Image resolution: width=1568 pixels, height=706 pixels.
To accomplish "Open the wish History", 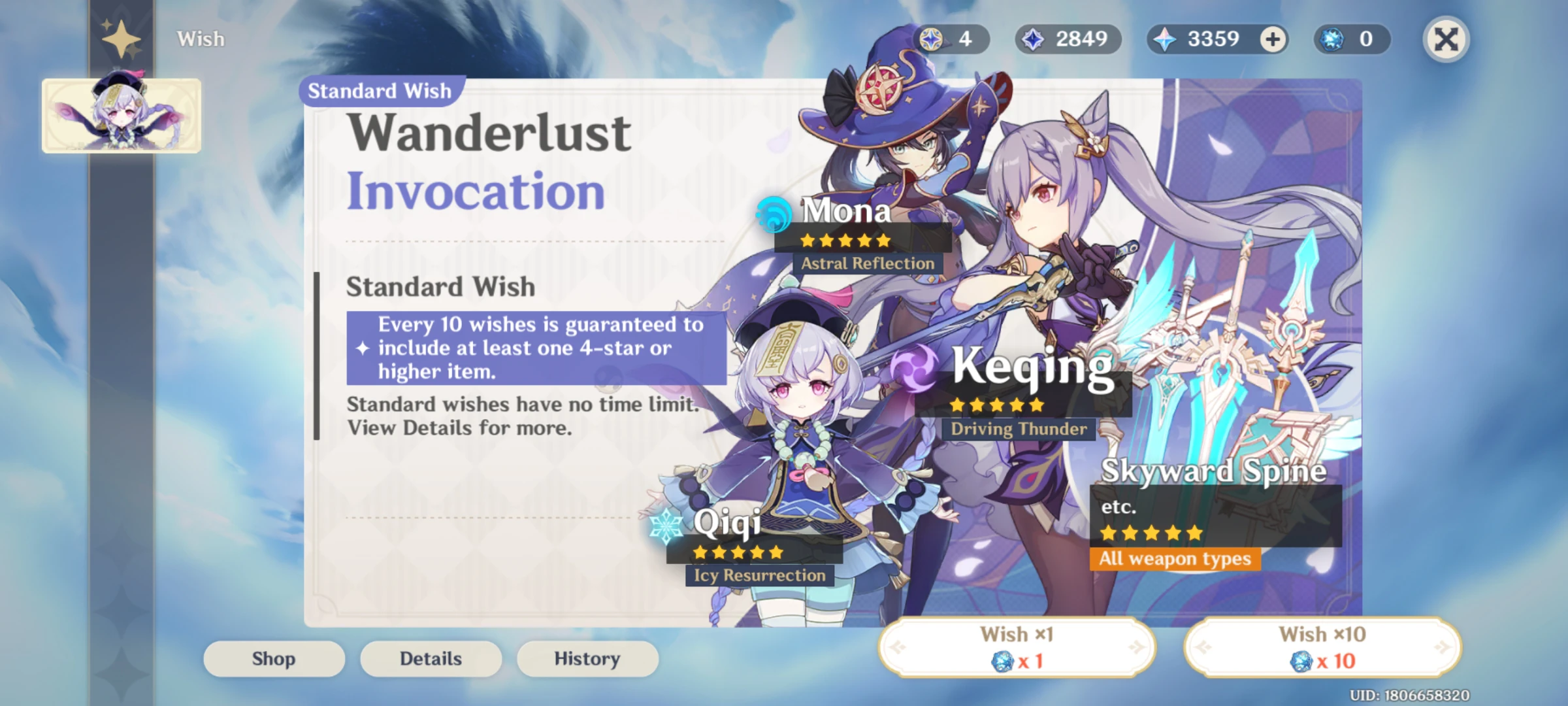I will pyautogui.click(x=587, y=658).
